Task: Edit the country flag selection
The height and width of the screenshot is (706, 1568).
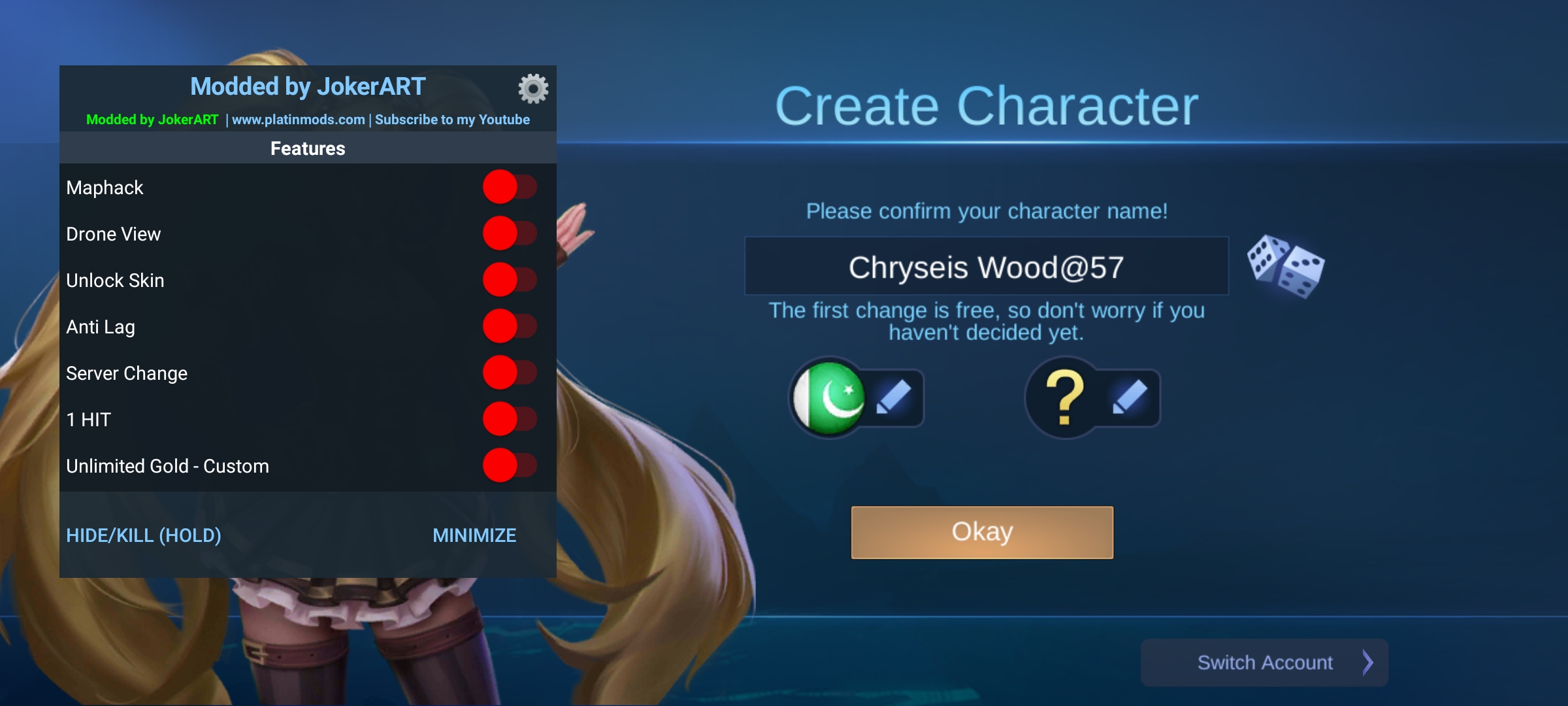Action: click(x=893, y=397)
